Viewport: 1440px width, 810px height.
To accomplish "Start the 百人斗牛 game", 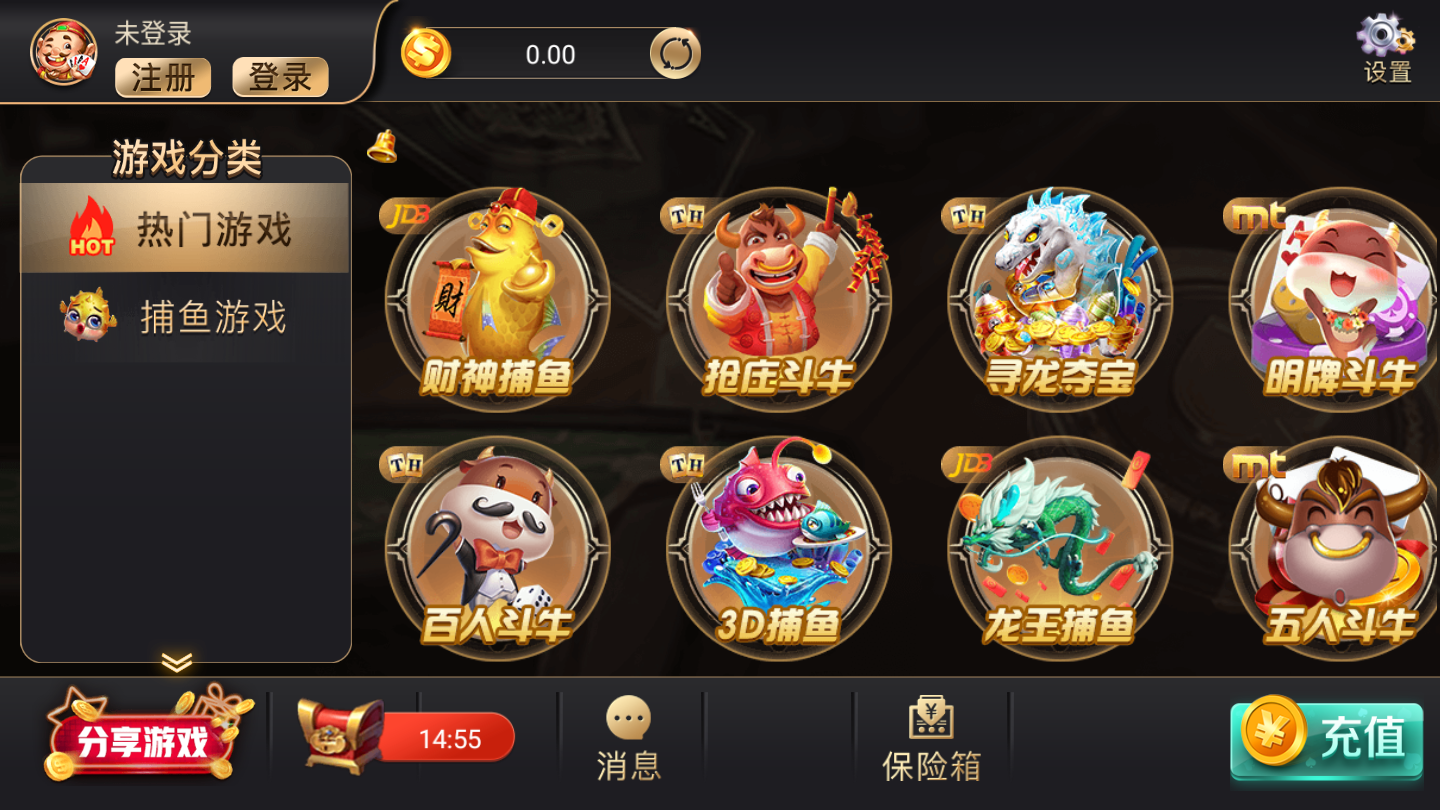I will 497,545.
